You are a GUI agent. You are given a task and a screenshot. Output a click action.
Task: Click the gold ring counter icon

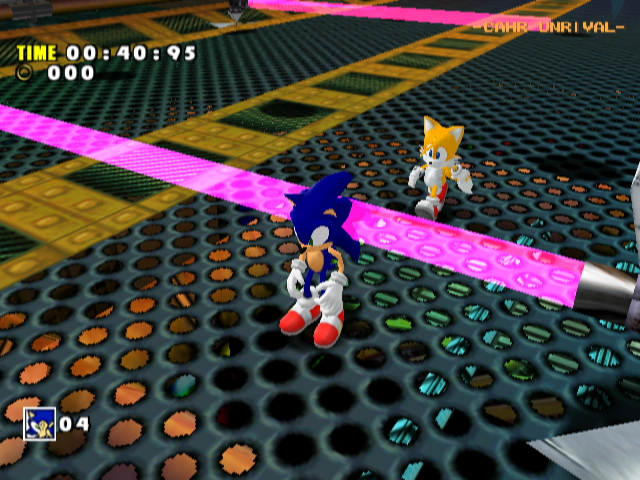[x=25, y=72]
